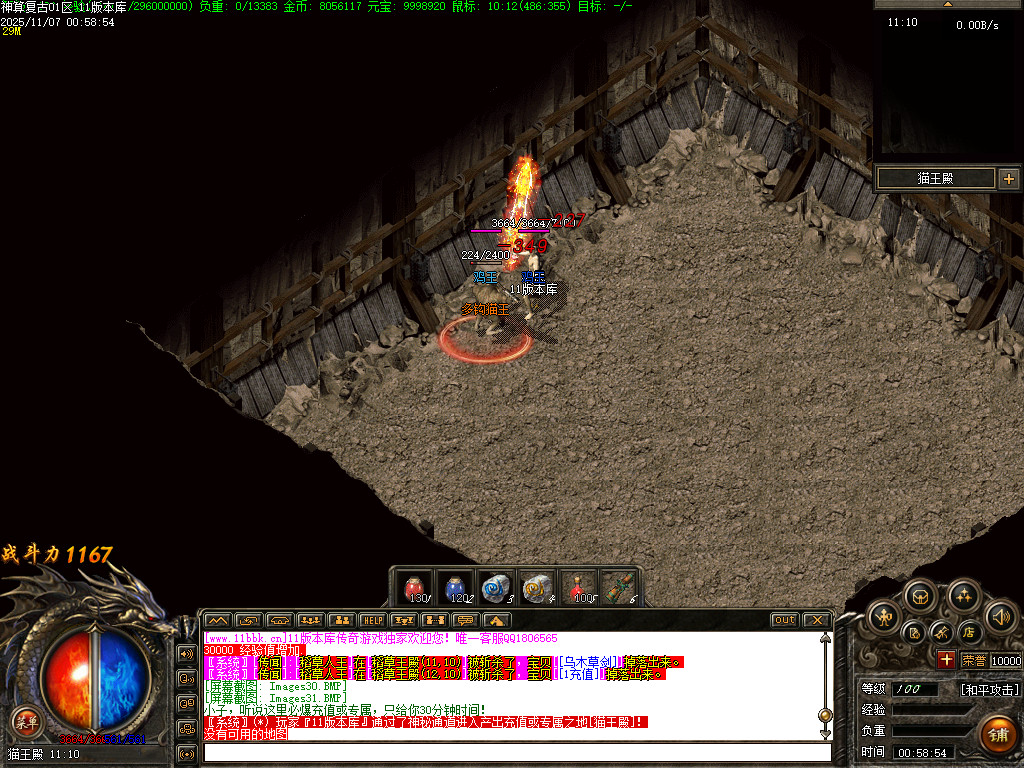1024x768 pixels.
Task: Toggle sound with the speaker icon
Action: (1000, 618)
